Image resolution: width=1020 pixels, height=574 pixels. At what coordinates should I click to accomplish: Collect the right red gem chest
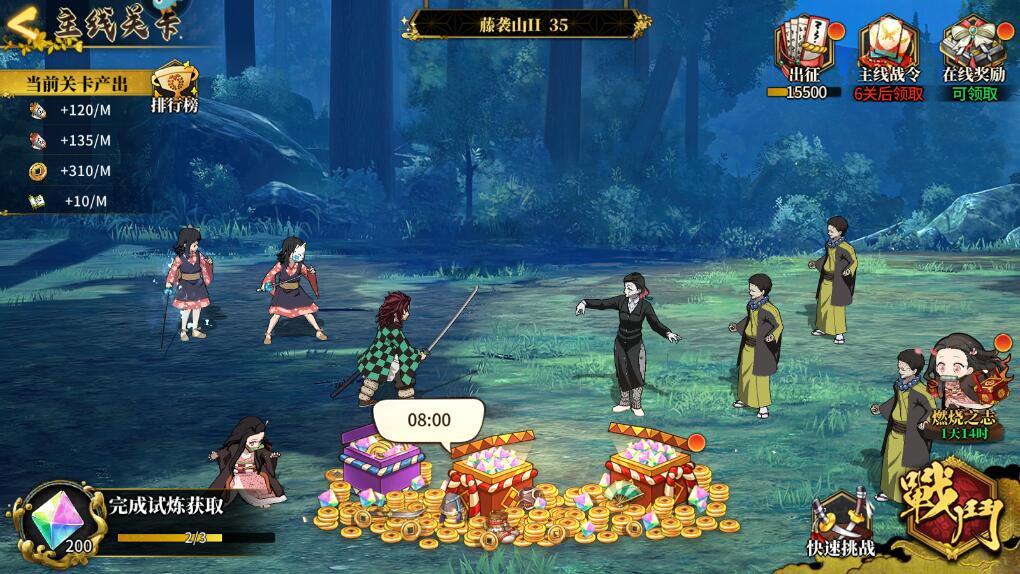click(650, 462)
